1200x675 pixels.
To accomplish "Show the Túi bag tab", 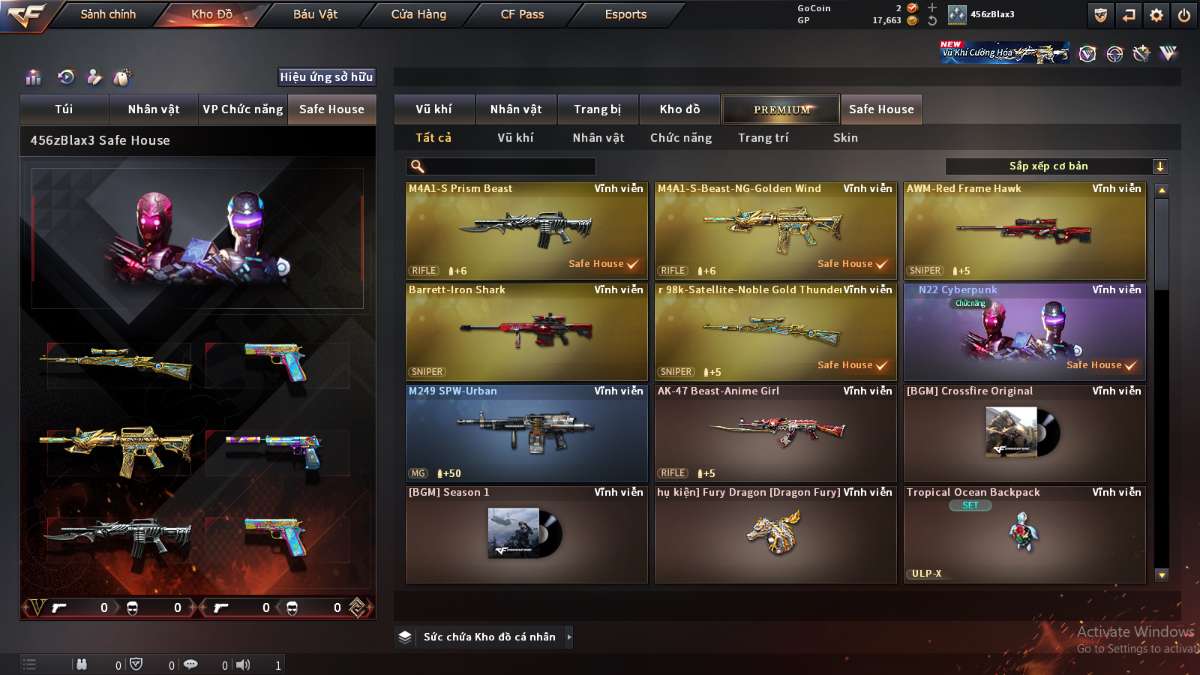I will tap(64, 109).
